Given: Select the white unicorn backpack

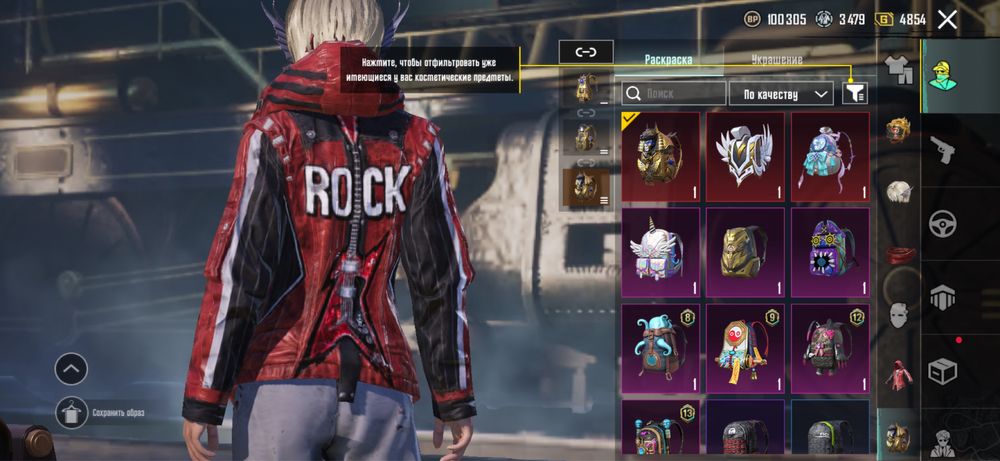Looking at the screenshot, I should 660,252.
